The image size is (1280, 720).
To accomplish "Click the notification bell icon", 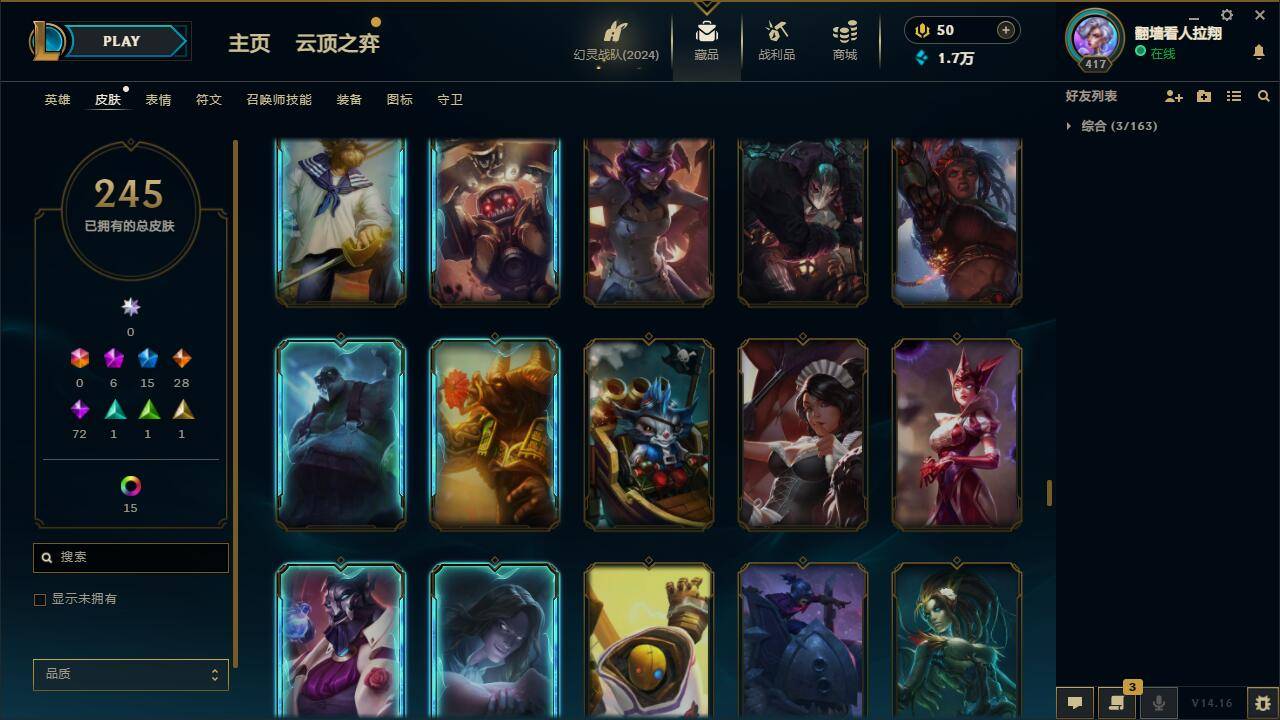I will click(x=1258, y=50).
